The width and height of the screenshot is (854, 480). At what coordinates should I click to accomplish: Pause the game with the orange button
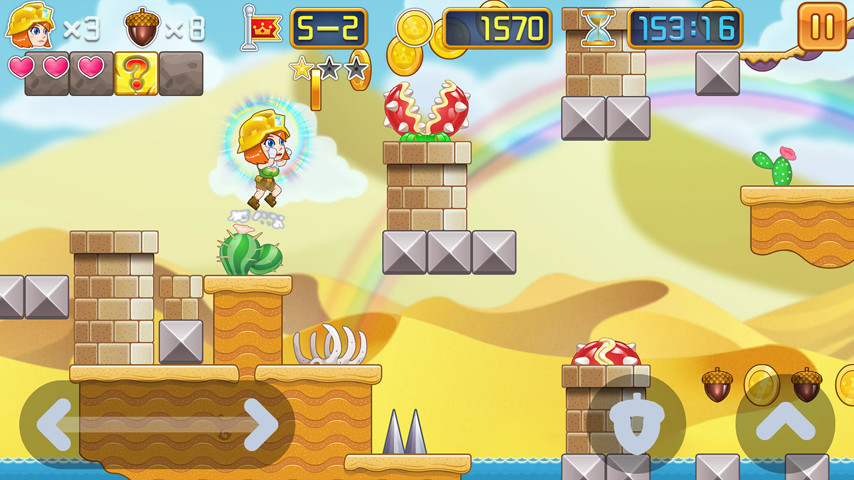pos(822,27)
